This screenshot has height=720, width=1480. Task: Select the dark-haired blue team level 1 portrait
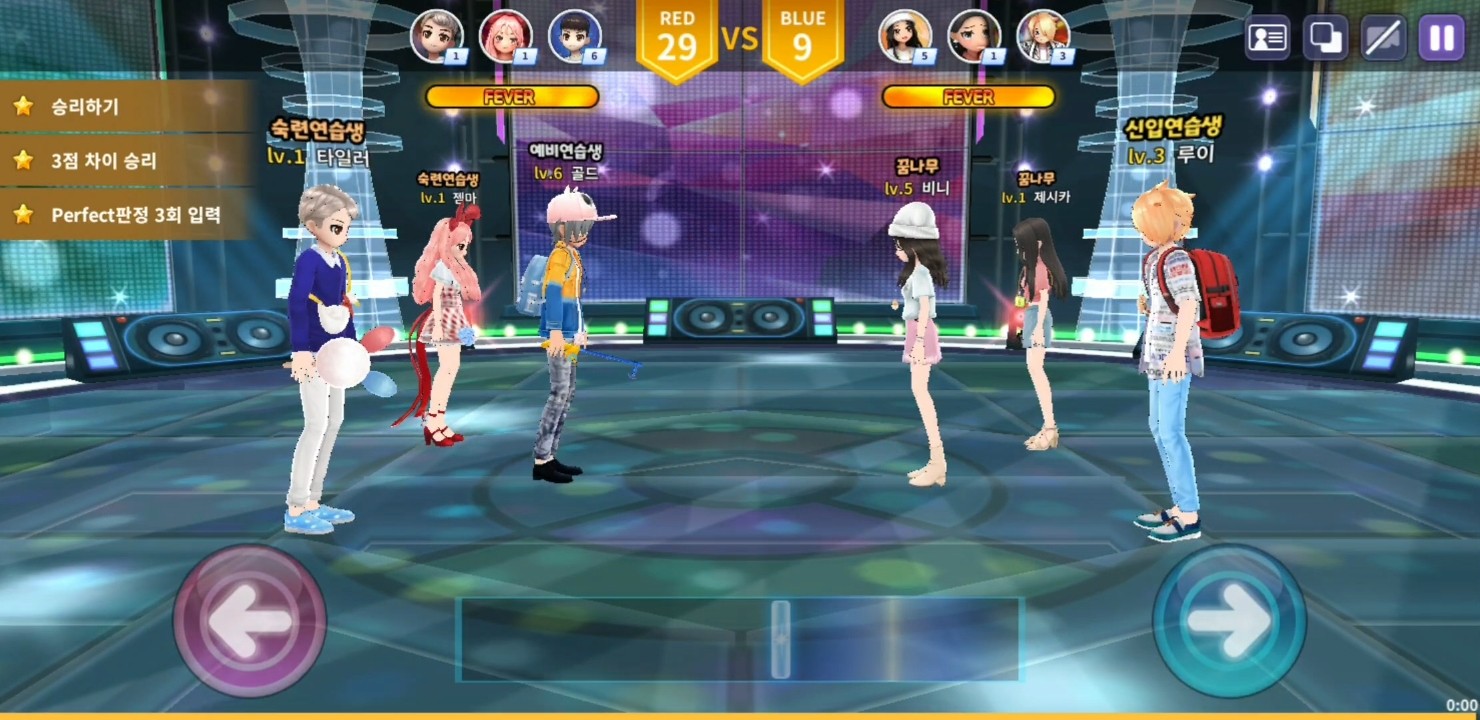coord(974,36)
